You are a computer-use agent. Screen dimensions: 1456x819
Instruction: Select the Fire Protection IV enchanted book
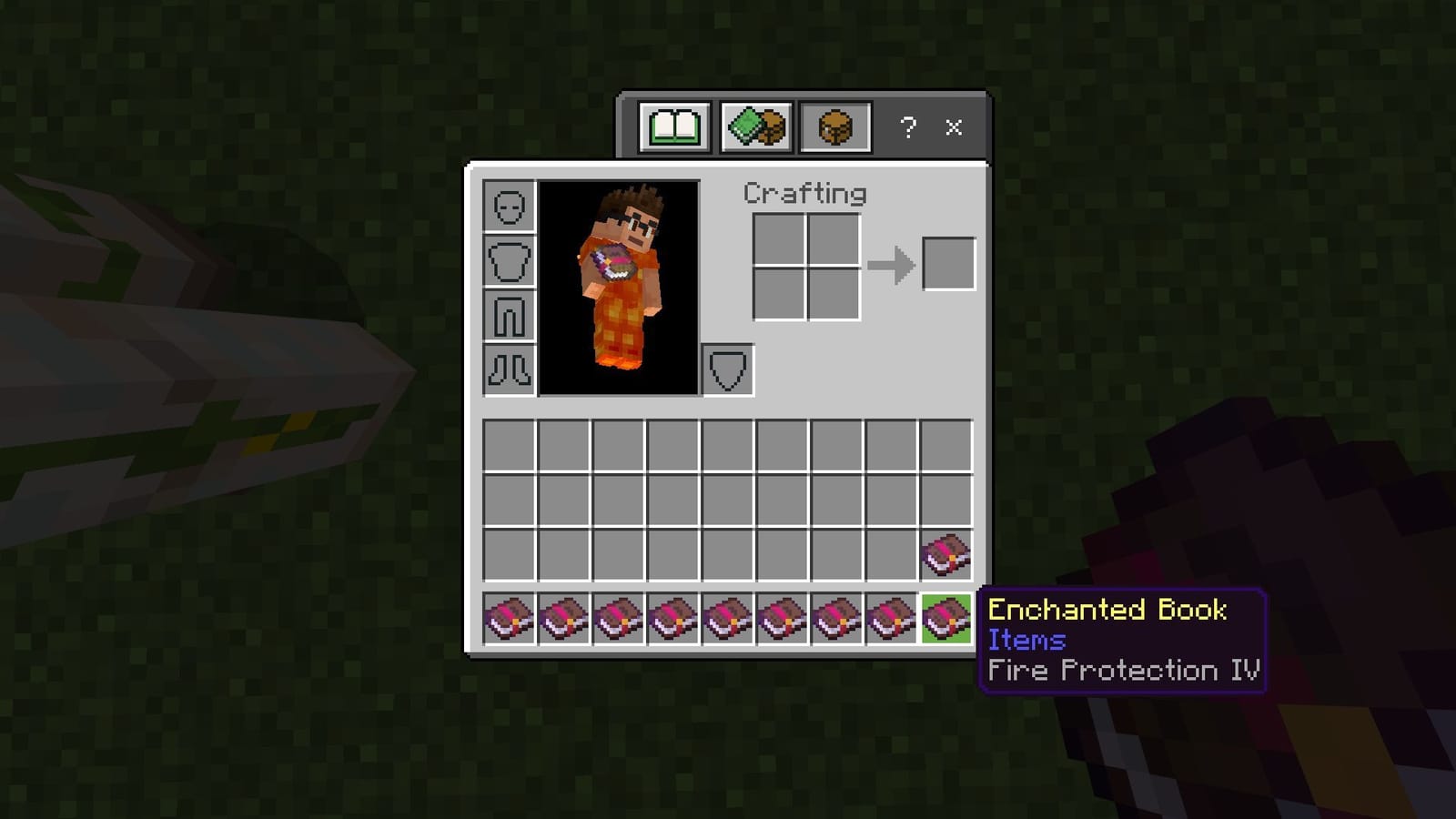(x=945, y=619)
